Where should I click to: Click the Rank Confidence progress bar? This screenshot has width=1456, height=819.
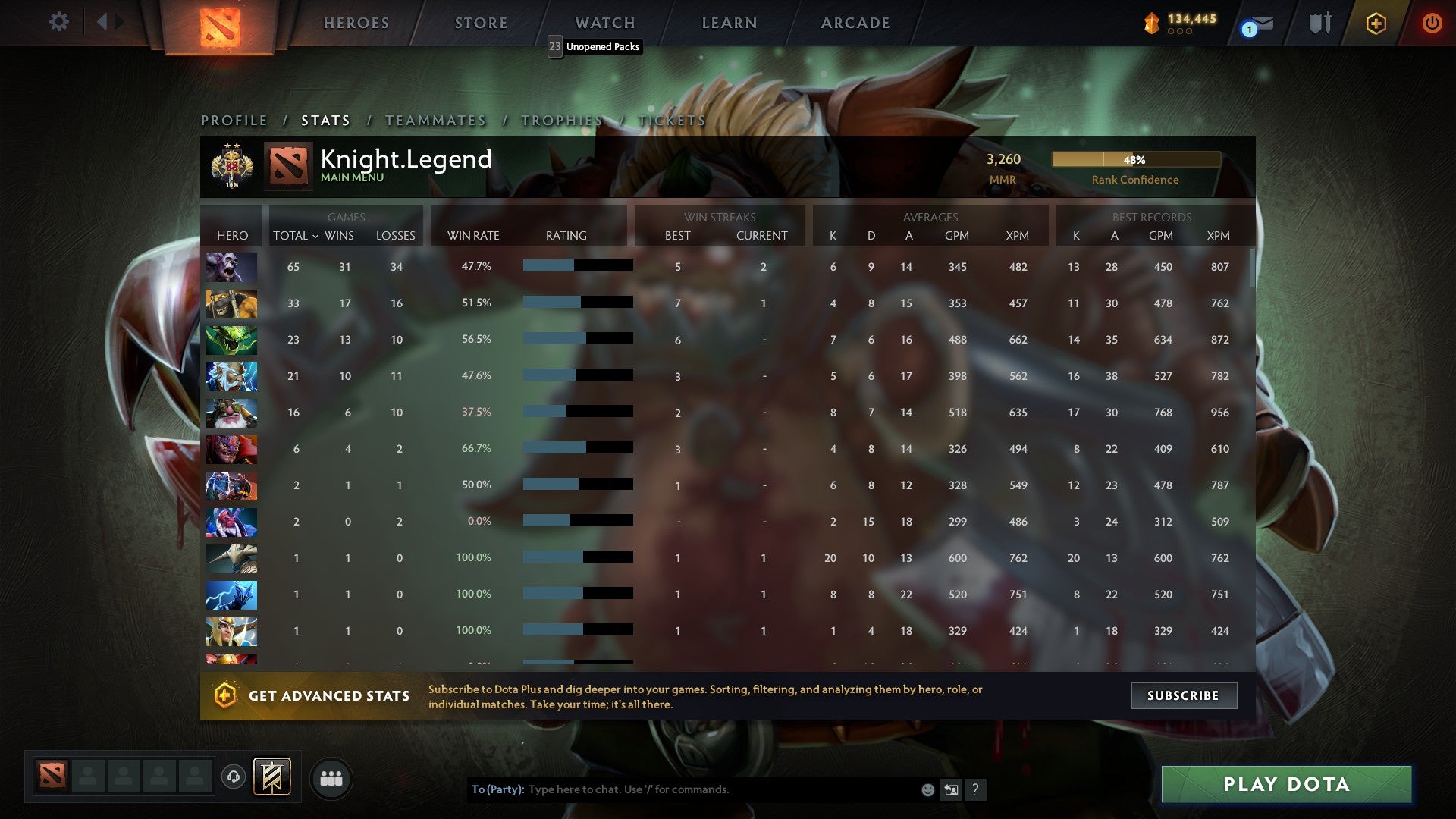[x=1137, y=159]
